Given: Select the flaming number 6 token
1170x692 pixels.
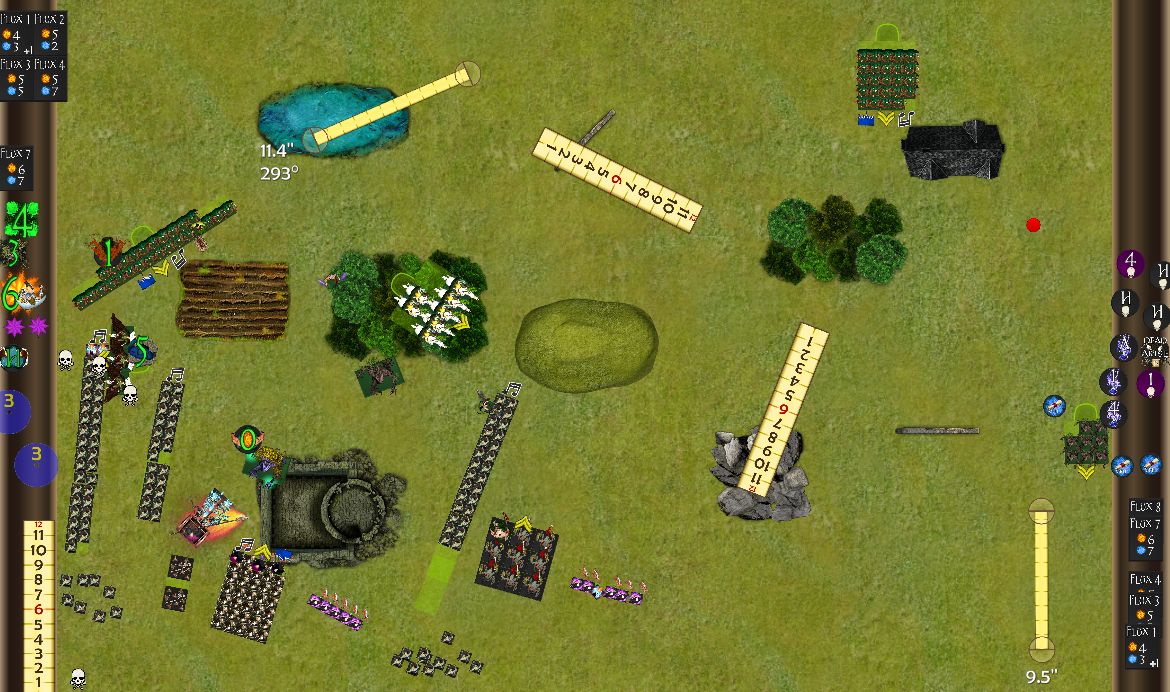Looking at the screenshot, I should [x=12, y=294].
